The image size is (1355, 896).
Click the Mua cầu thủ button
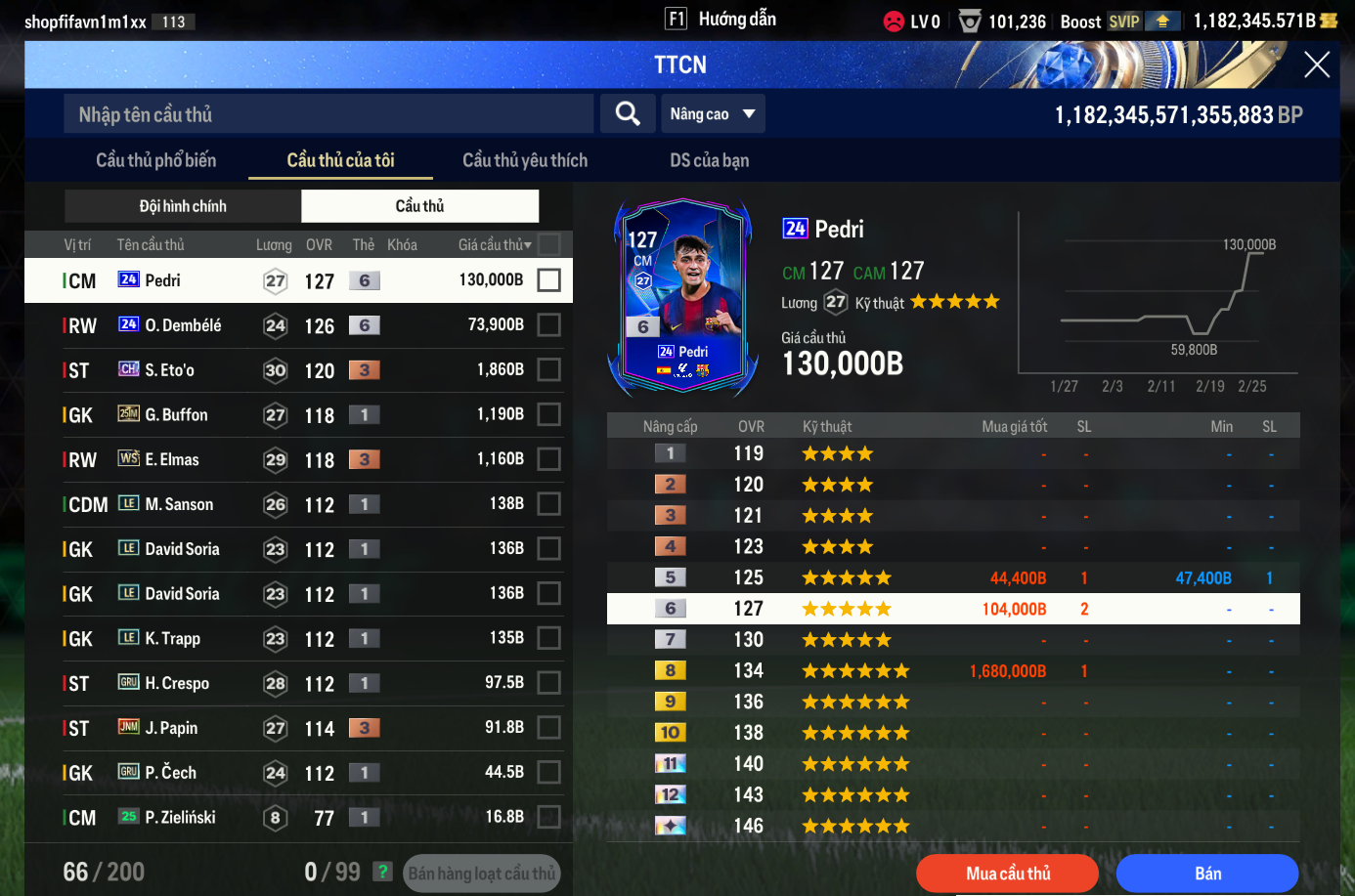pos(1007,874)
